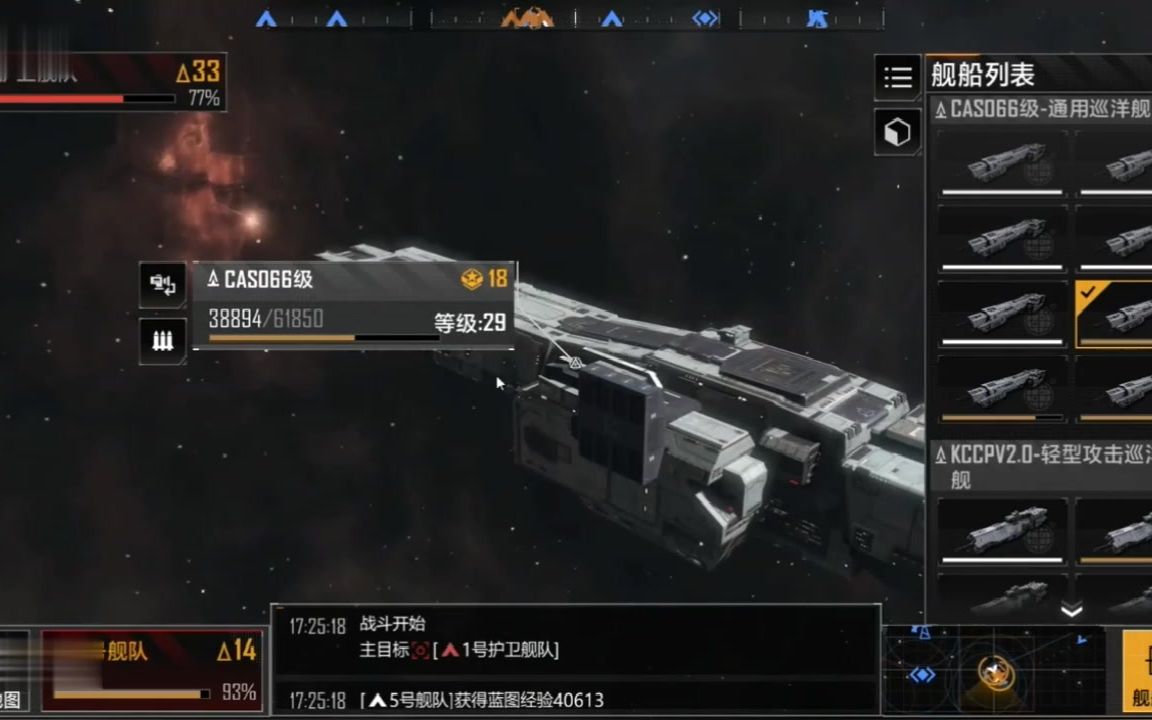Click the 3D cube view button
The height and width of the screenshot is (720, 1152).
(897, 132)
